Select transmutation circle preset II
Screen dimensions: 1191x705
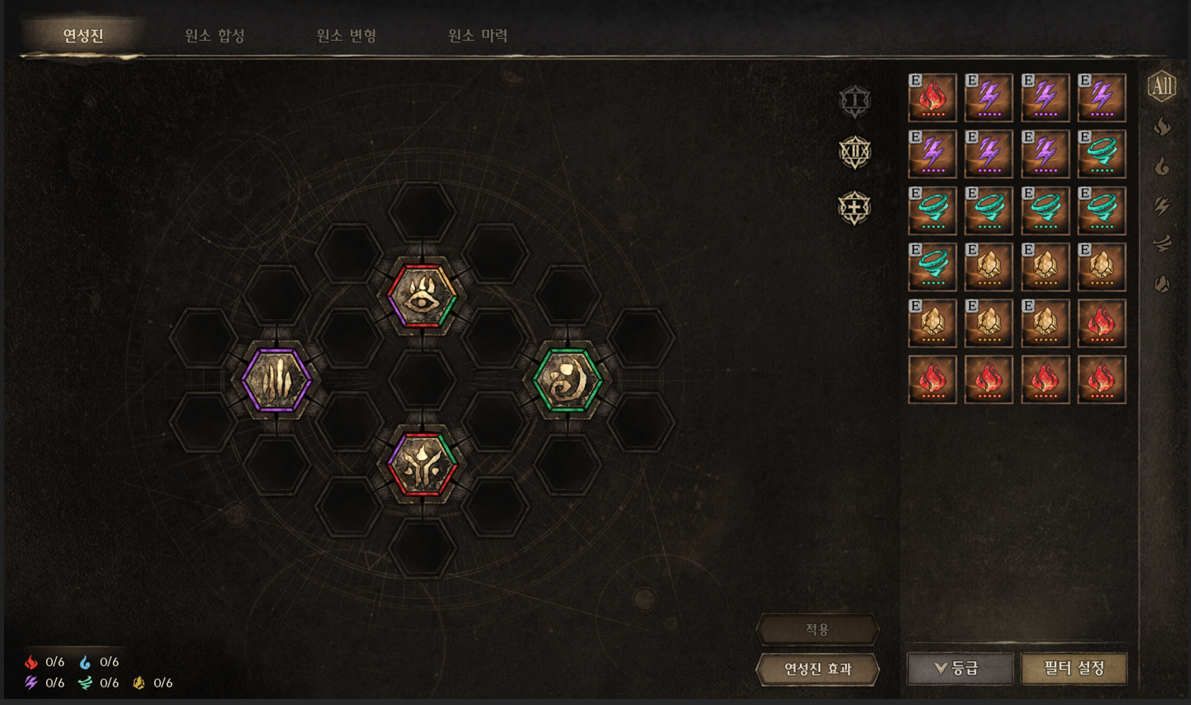854,153
